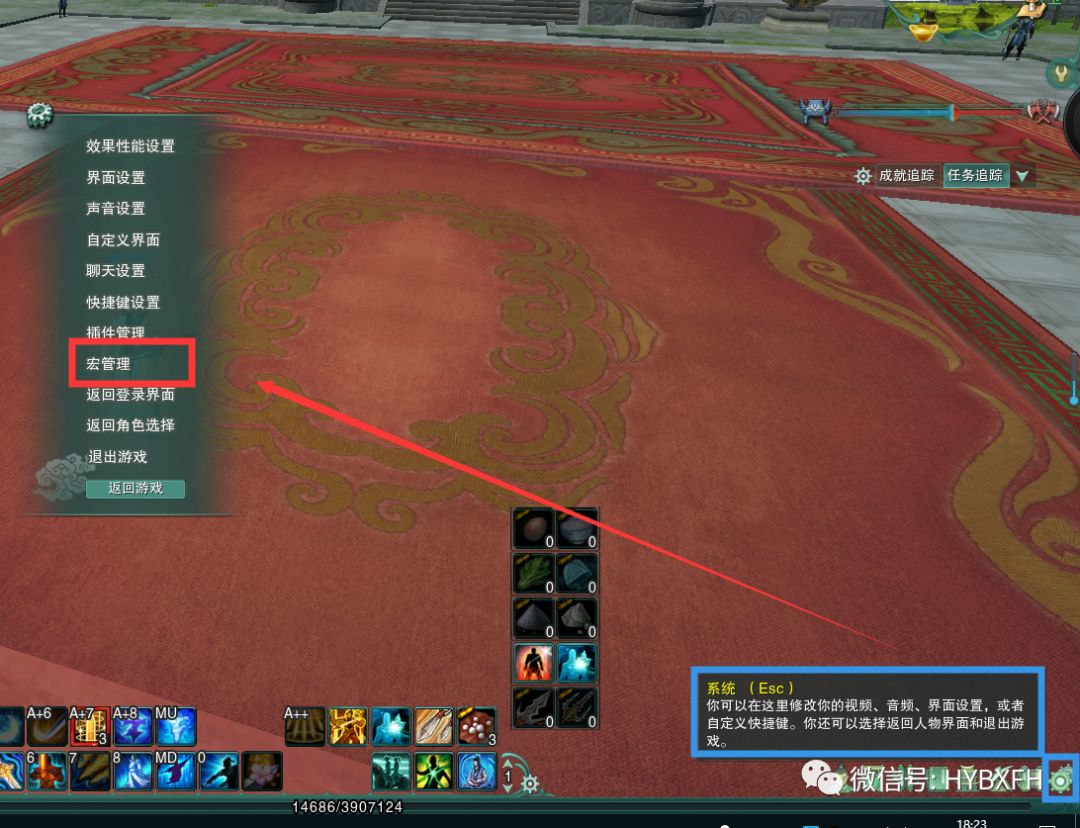This screenshot has width=1080, height=828.
Task: Select the highlighted 宏管理 macro entry
Action: (109, 364)
